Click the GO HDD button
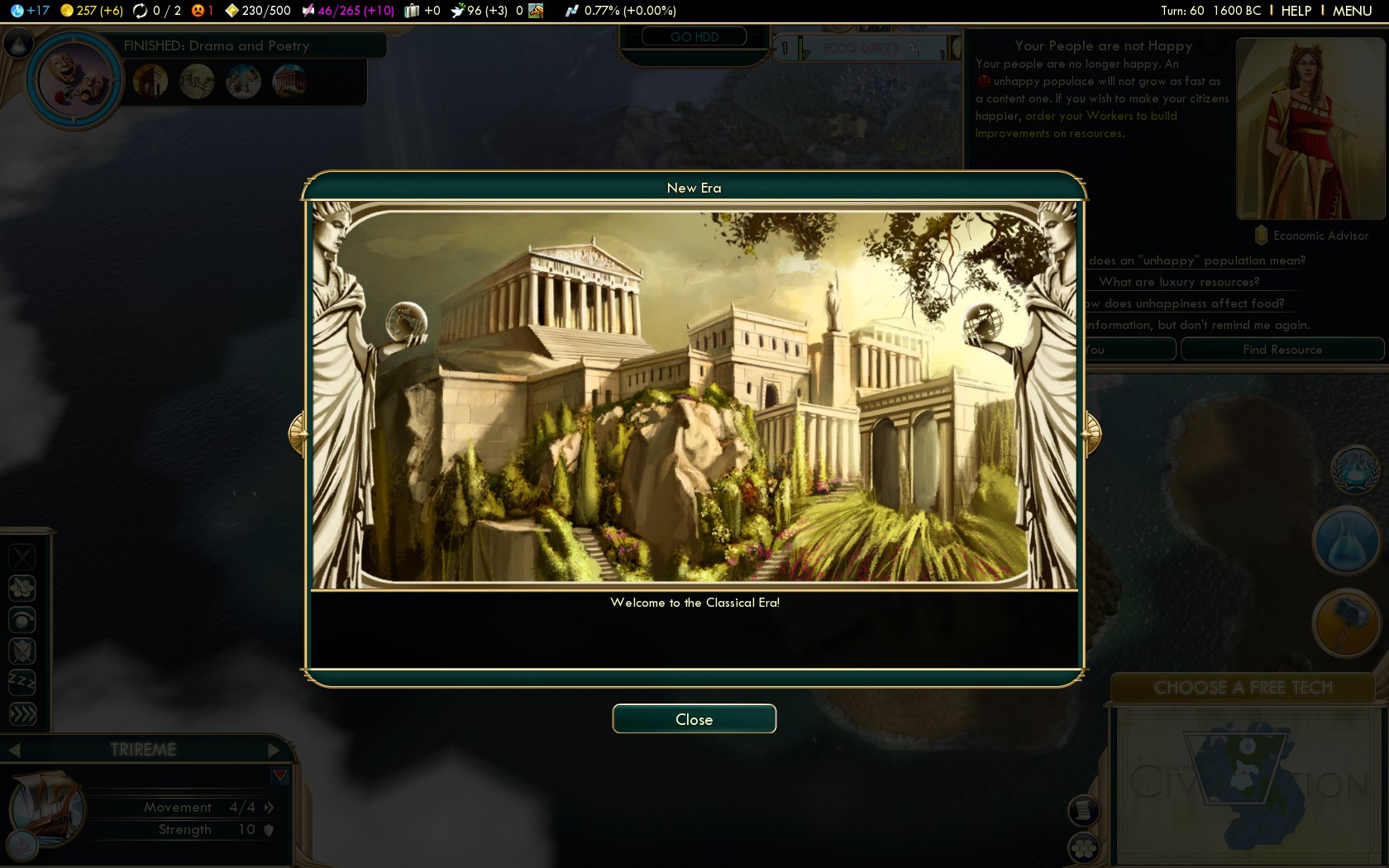The image size is (1389, 868). 694,37
